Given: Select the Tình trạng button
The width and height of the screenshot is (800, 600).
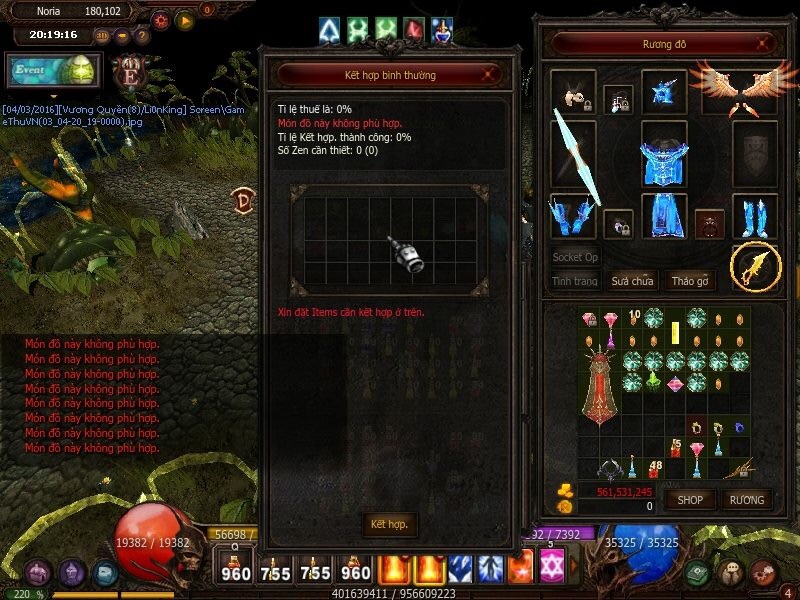Looking at the screenshot, I should pos(575,281).
